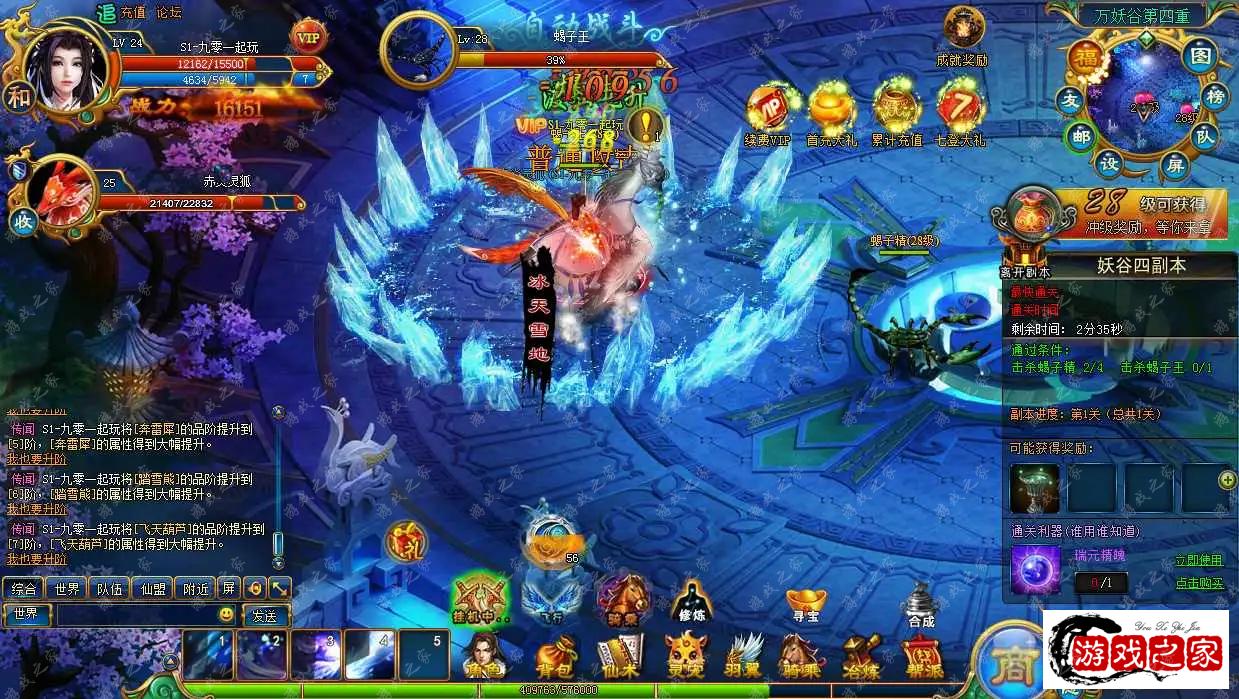Activate the skill in hotbar slot 1
The image size is (1239, 699).
pos(208,654)
